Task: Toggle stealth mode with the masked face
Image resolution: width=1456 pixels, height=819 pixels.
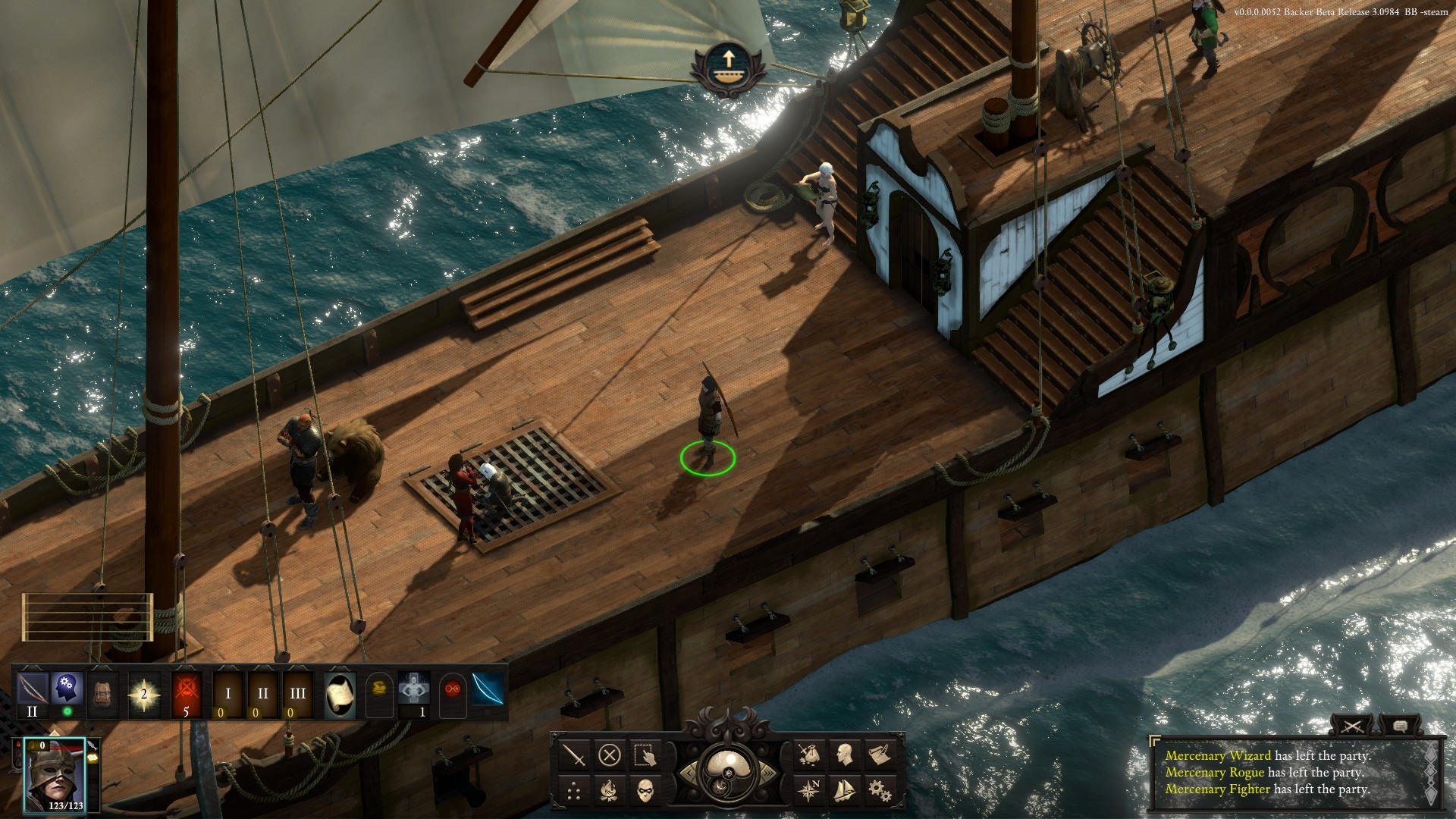Action: pyautogui.click(x=645, y=791)
